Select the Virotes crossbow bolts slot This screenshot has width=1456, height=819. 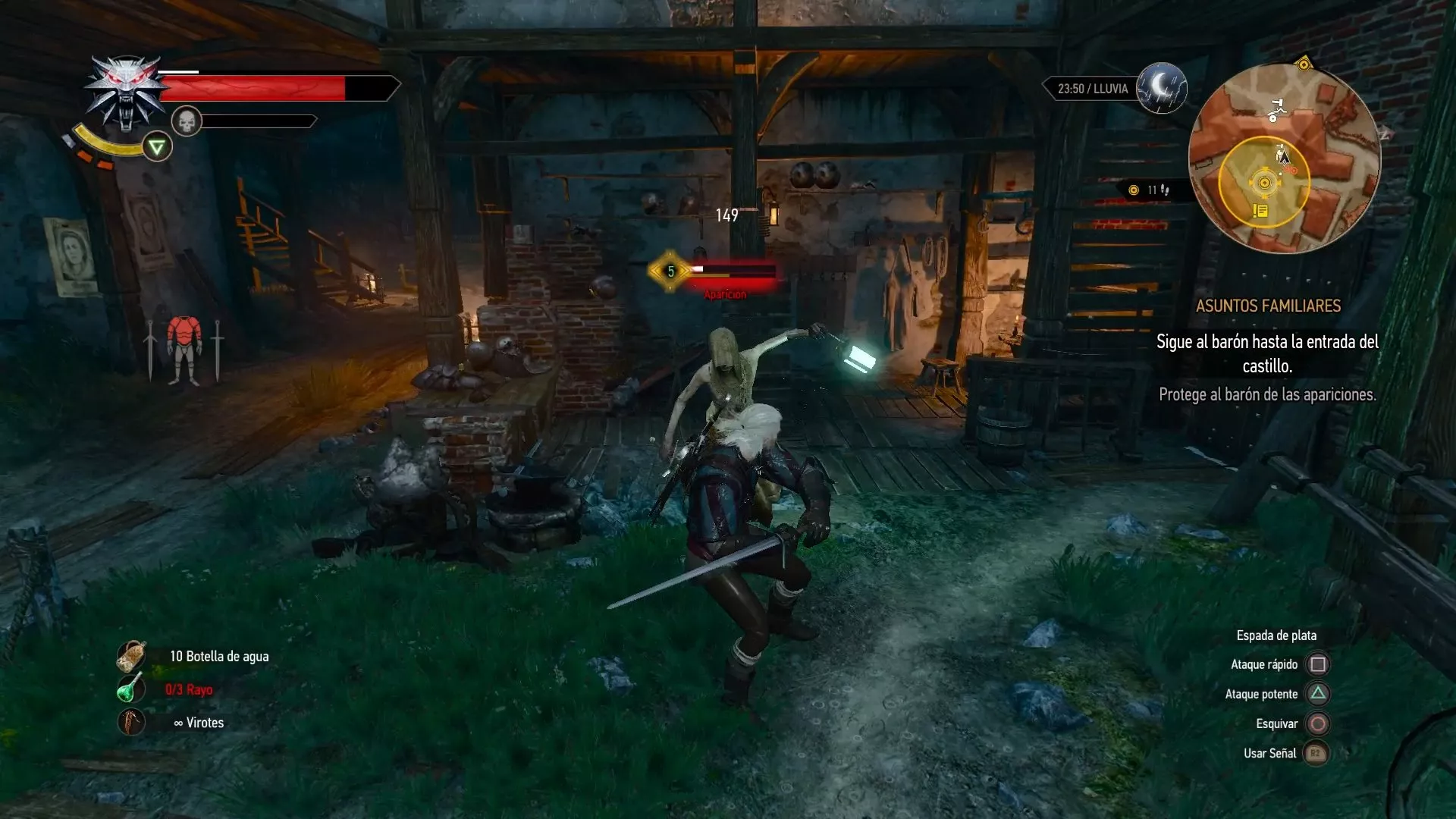[x=132, y=722]
